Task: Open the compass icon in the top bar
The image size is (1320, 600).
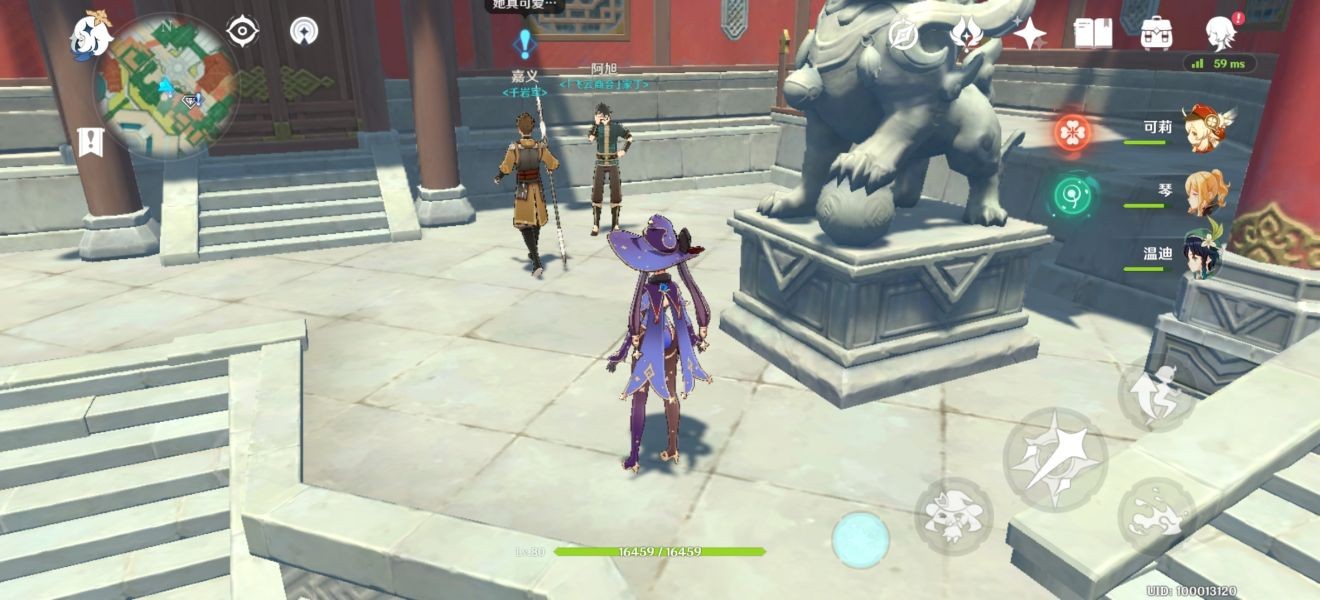Action: (x=903, y=34)
